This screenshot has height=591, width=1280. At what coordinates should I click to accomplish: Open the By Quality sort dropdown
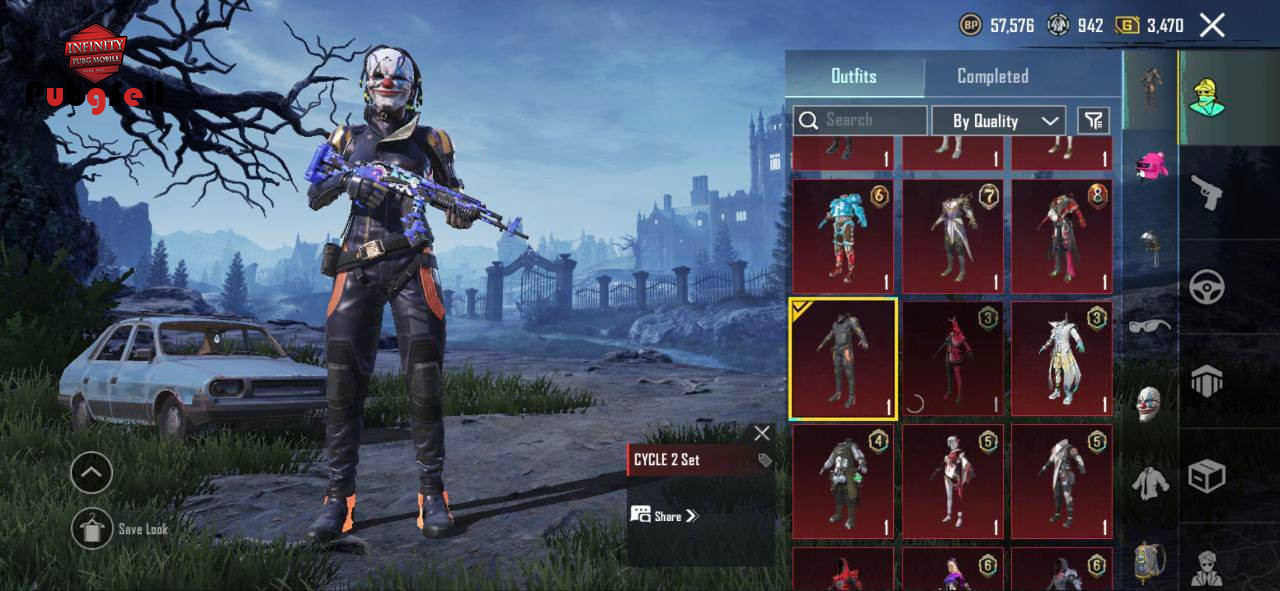click(998, 121)
